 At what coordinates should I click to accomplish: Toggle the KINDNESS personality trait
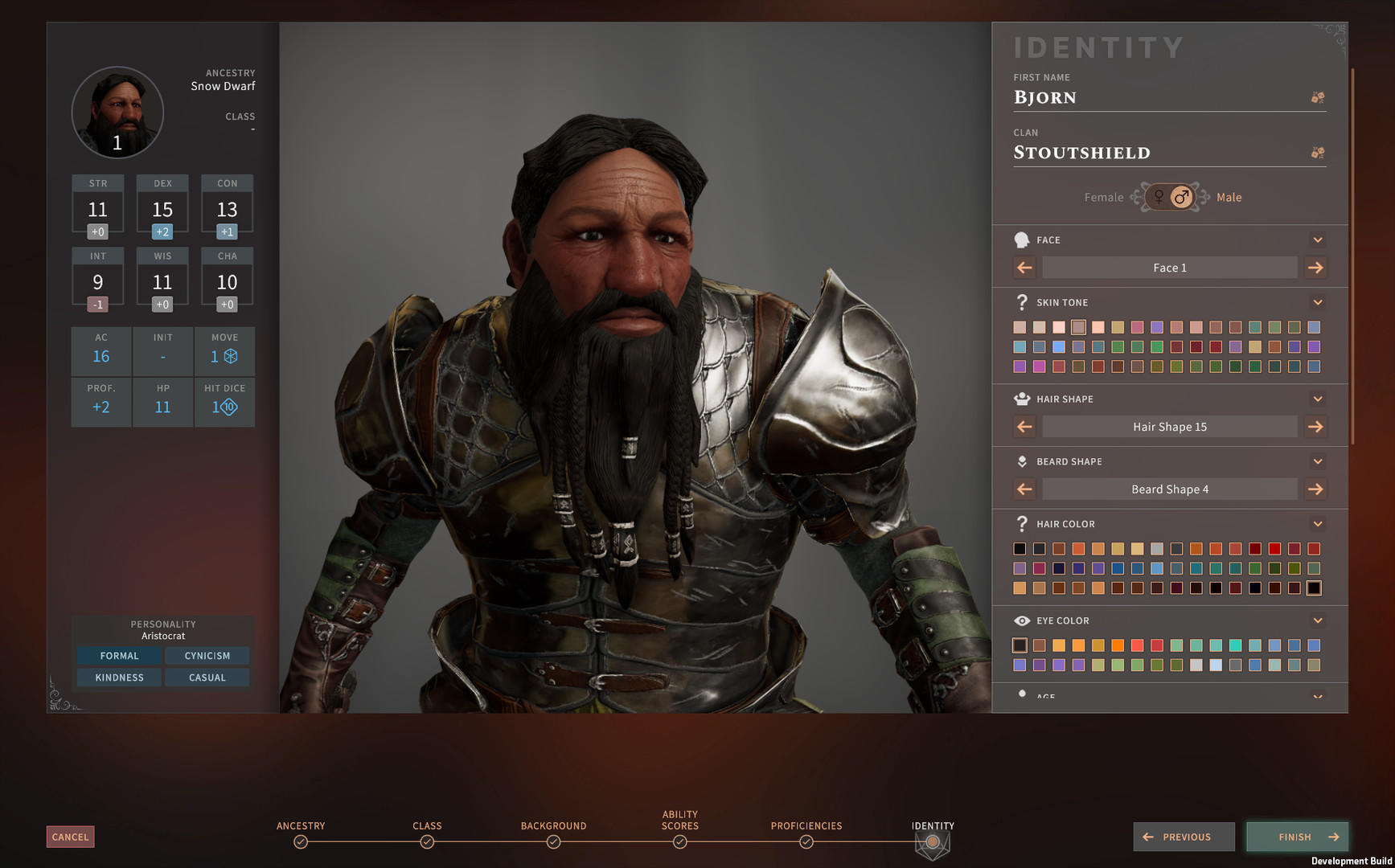(x=117, y=678)
